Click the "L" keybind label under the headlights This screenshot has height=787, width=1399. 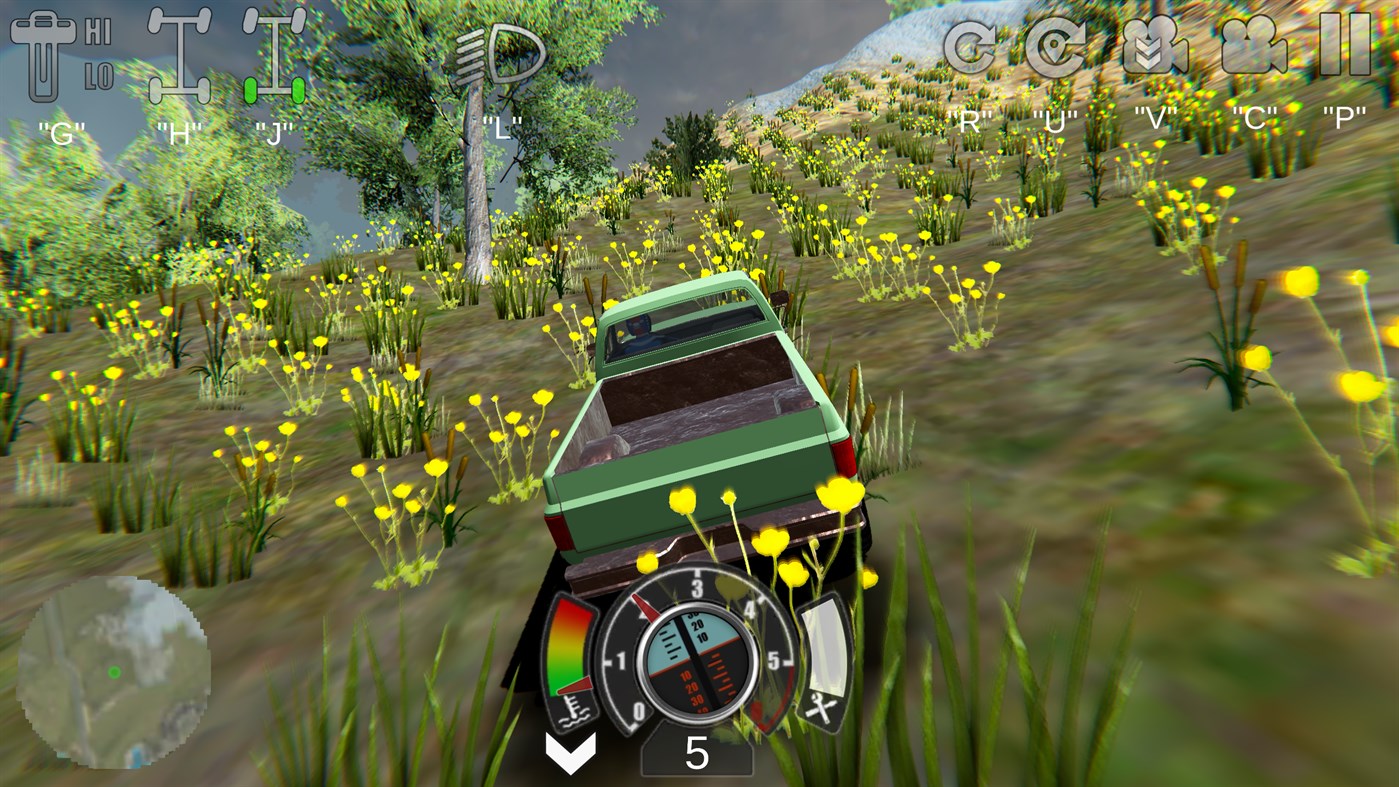tap(502, 126)
